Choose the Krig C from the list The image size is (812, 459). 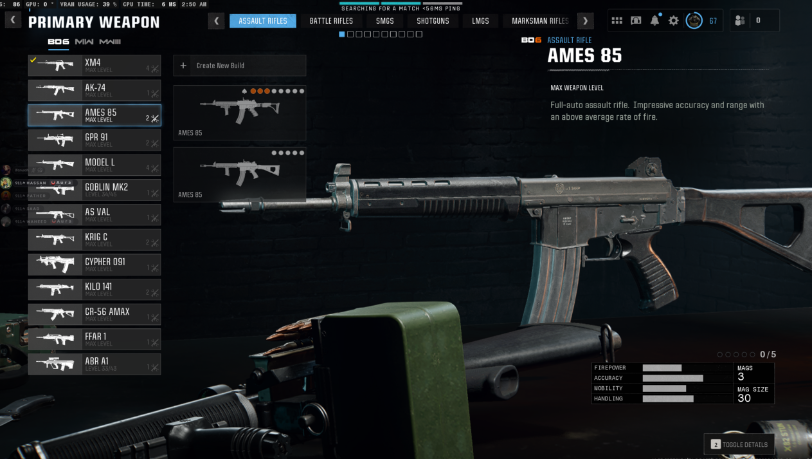94,239
